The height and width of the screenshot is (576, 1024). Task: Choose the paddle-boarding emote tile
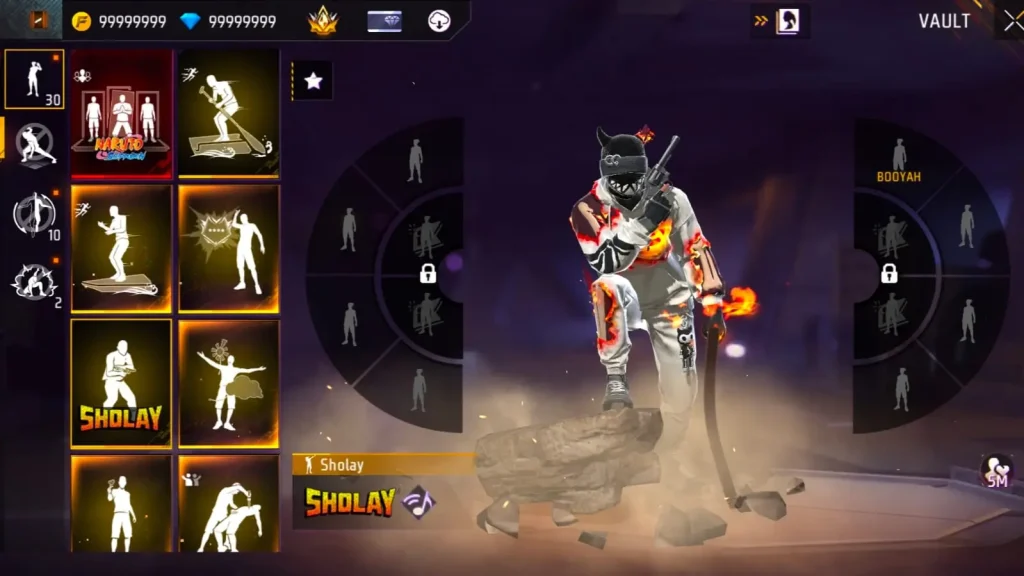coord(229,113)
